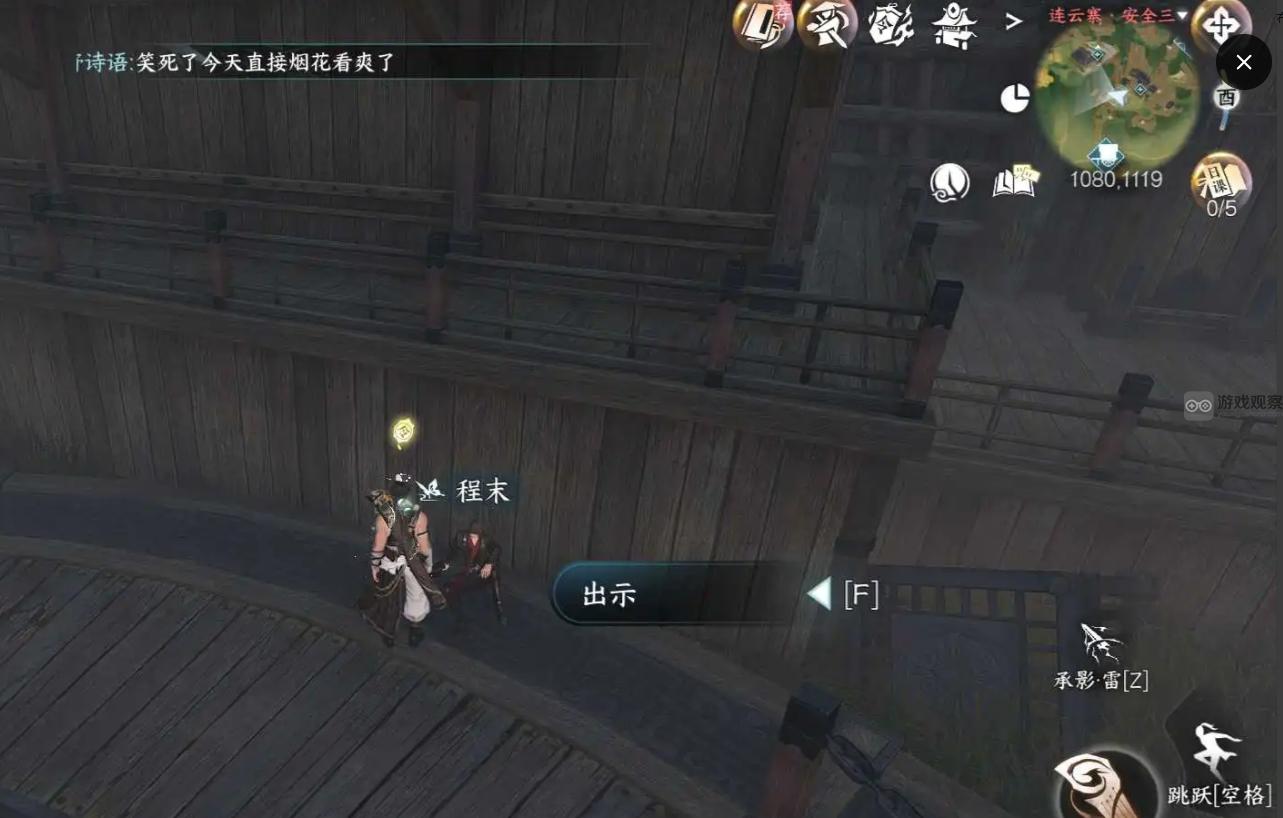Open the pie chart status icon near minimap
Image resolution: width=1283 pixels, height=818 pixels.
1015,97
